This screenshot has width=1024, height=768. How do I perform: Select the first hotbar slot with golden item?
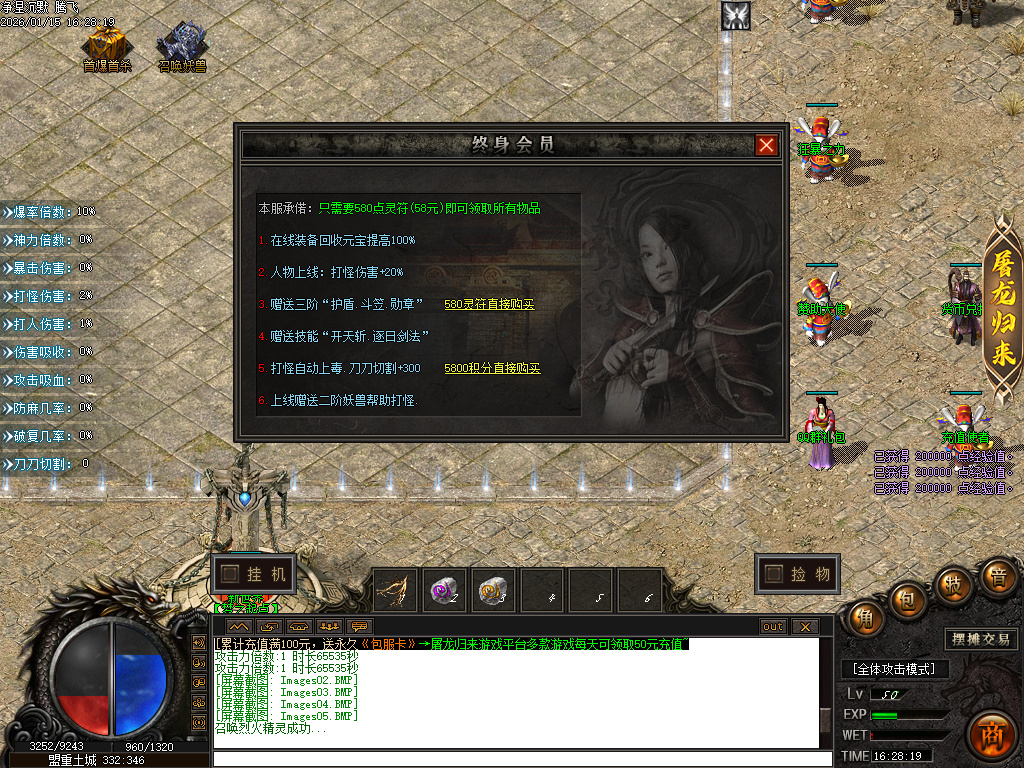[x=396, y=590]
